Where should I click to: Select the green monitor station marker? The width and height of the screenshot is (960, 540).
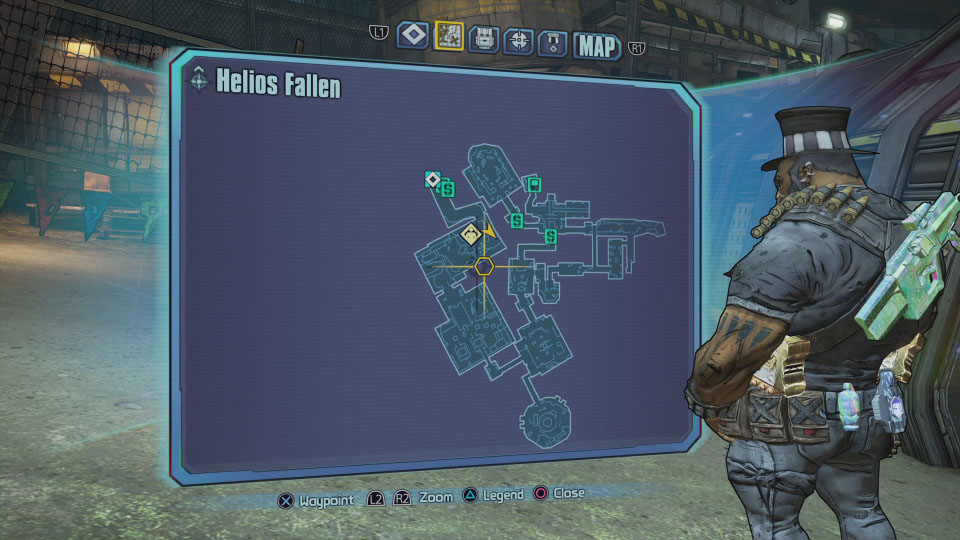pyautogui.click(x=534, y=184)
